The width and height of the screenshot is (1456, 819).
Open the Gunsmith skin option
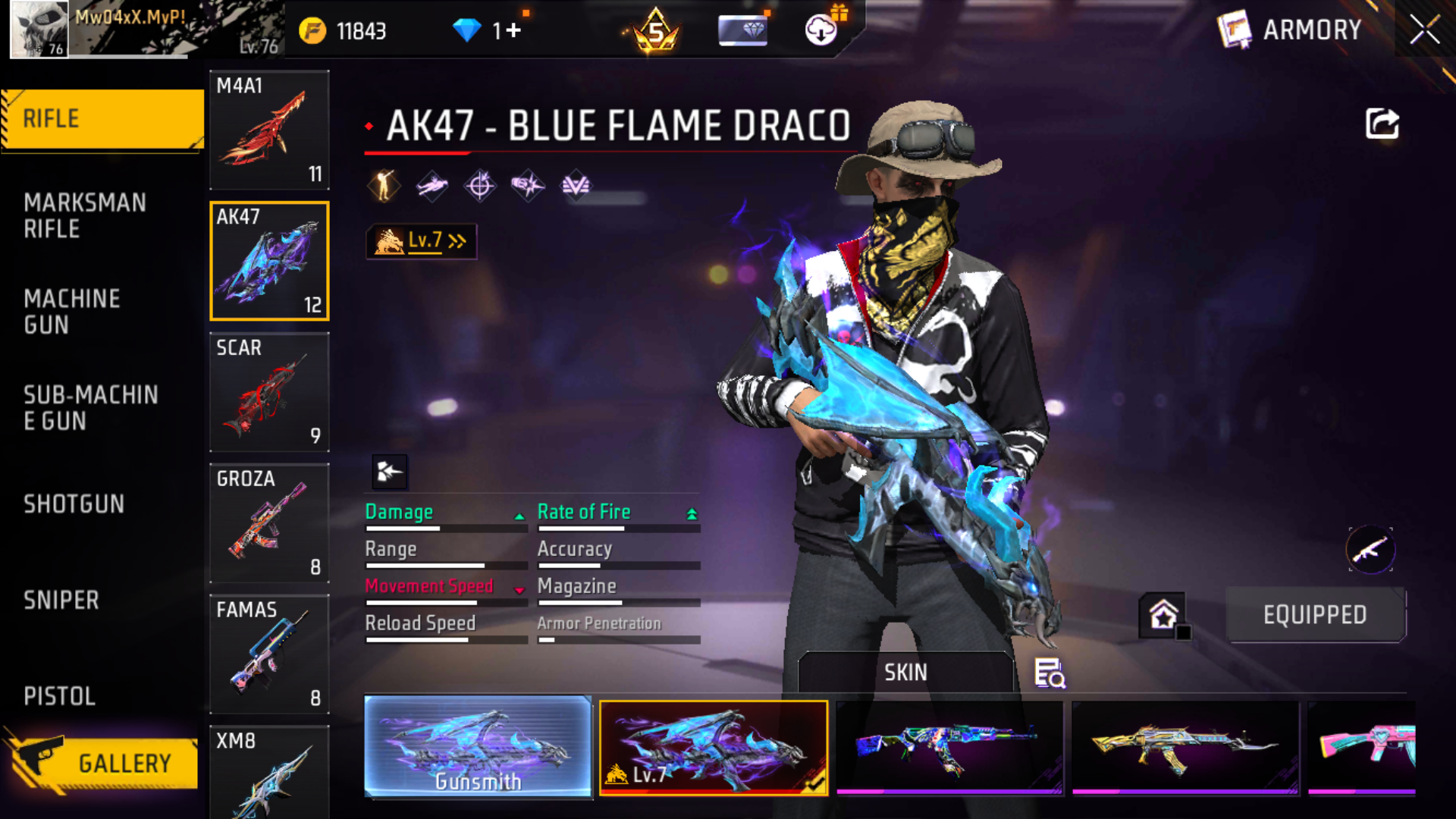478,747
